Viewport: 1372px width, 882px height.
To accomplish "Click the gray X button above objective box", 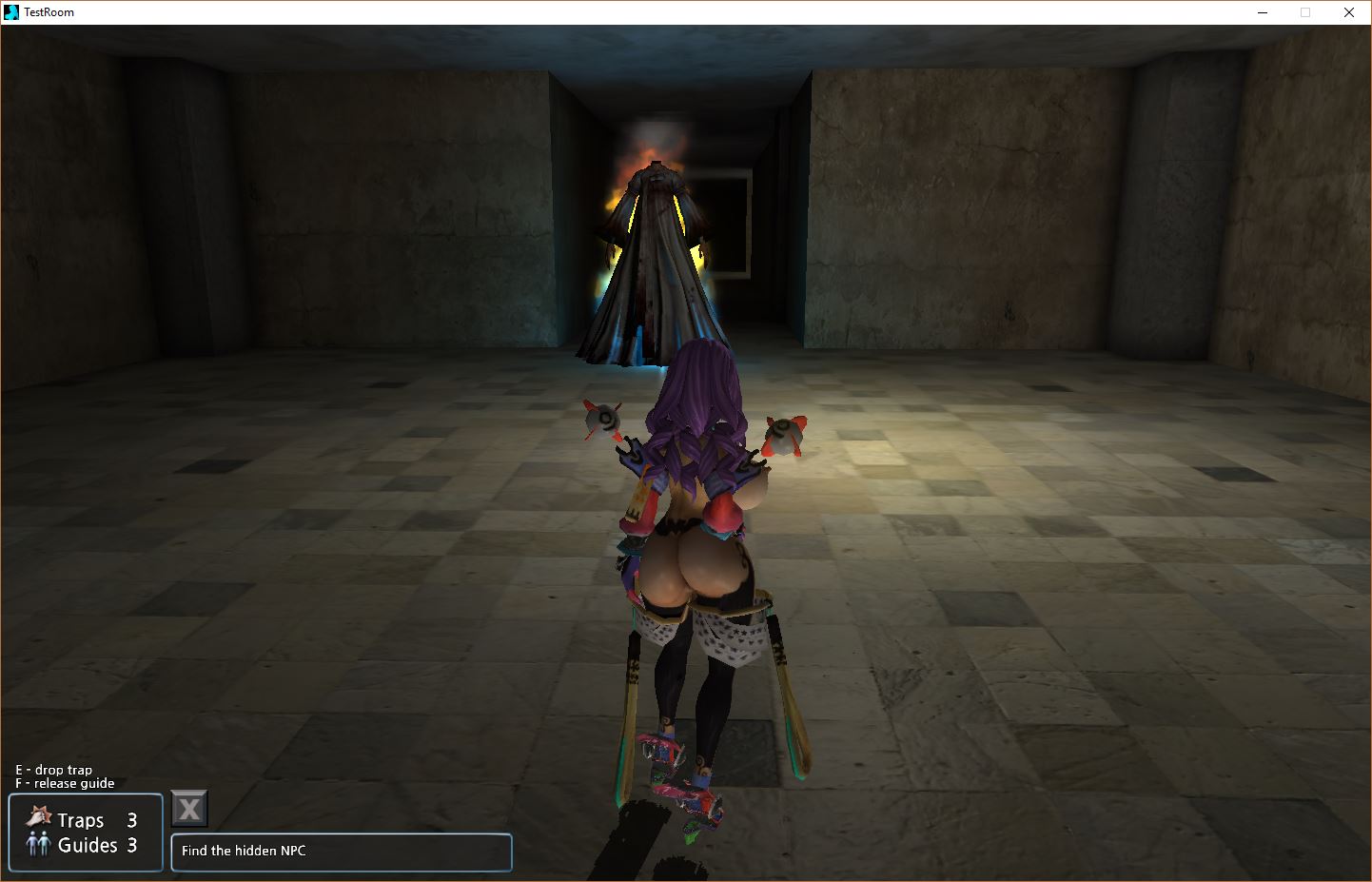I will point(189,810).
